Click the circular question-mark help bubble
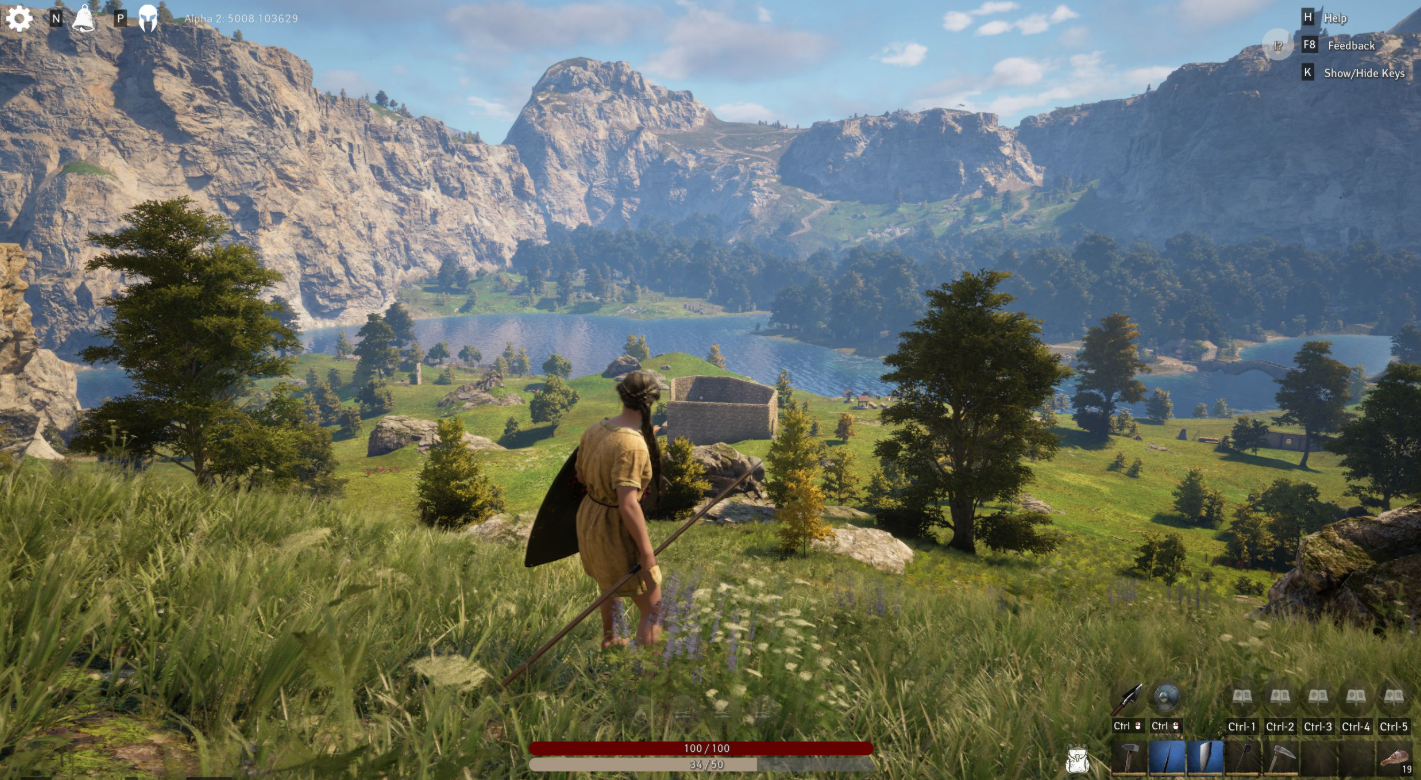 [x=1277, y=44]
